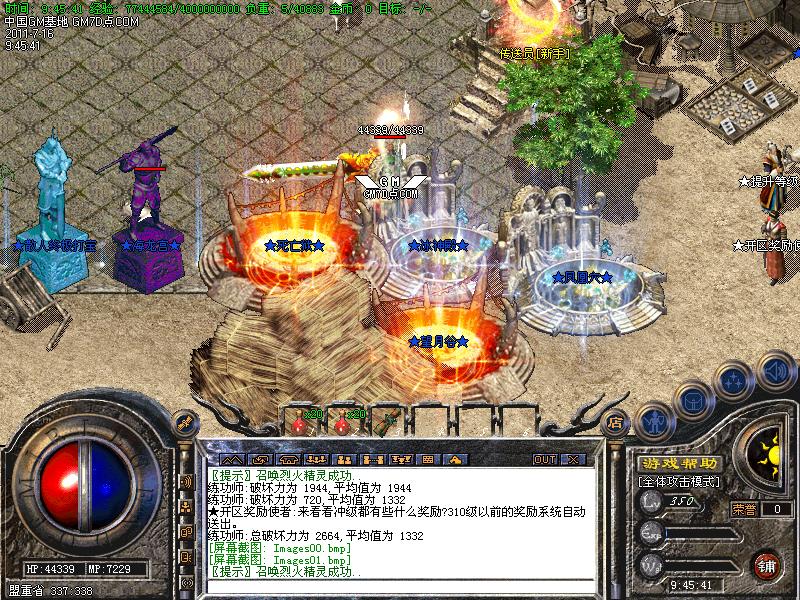The width and height of the screenshot is (800, 600).
Task: Open the backpack inventory icon
Action: (692, 401)
